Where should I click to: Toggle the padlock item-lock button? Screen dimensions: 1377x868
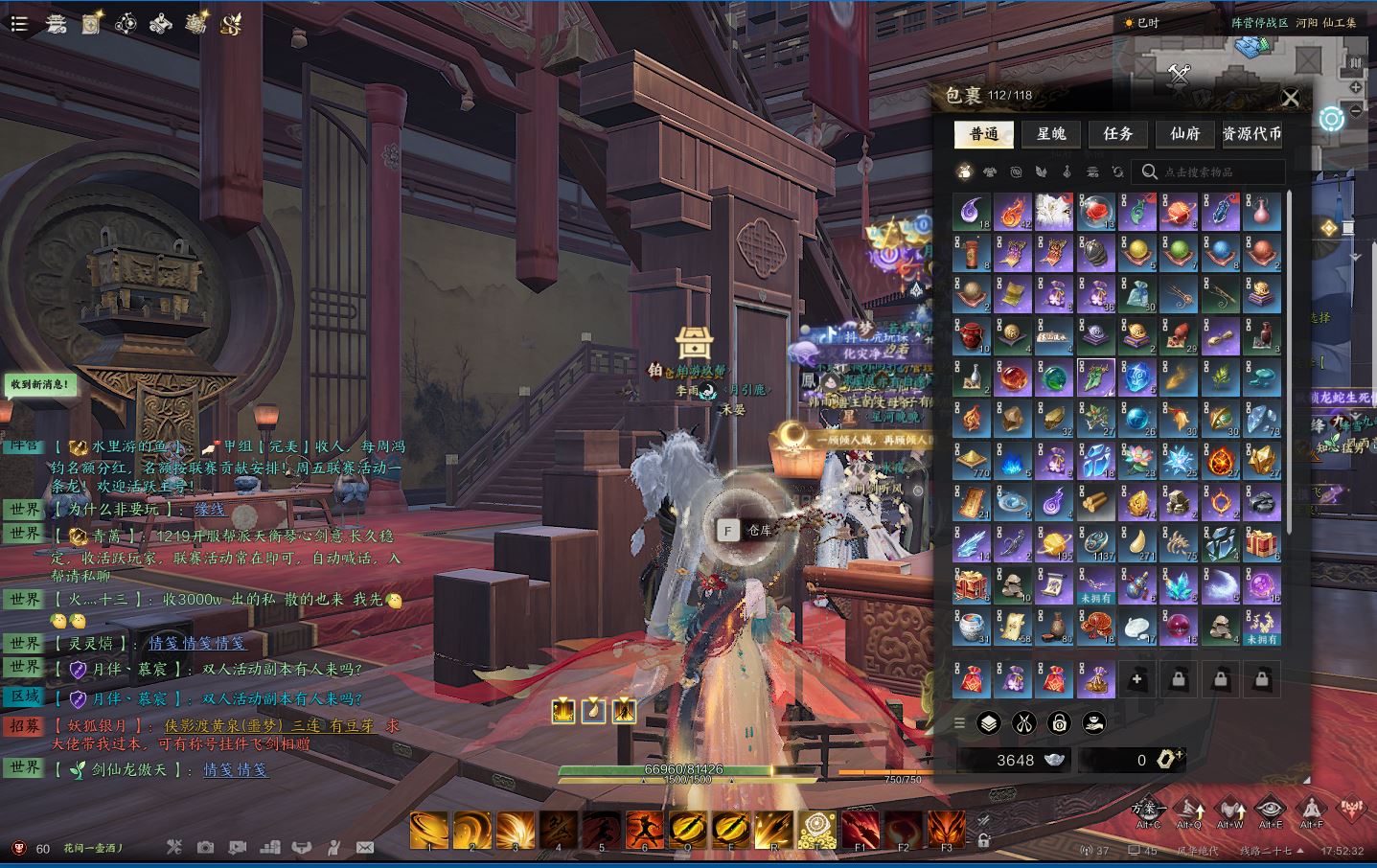pos(1059,723)
